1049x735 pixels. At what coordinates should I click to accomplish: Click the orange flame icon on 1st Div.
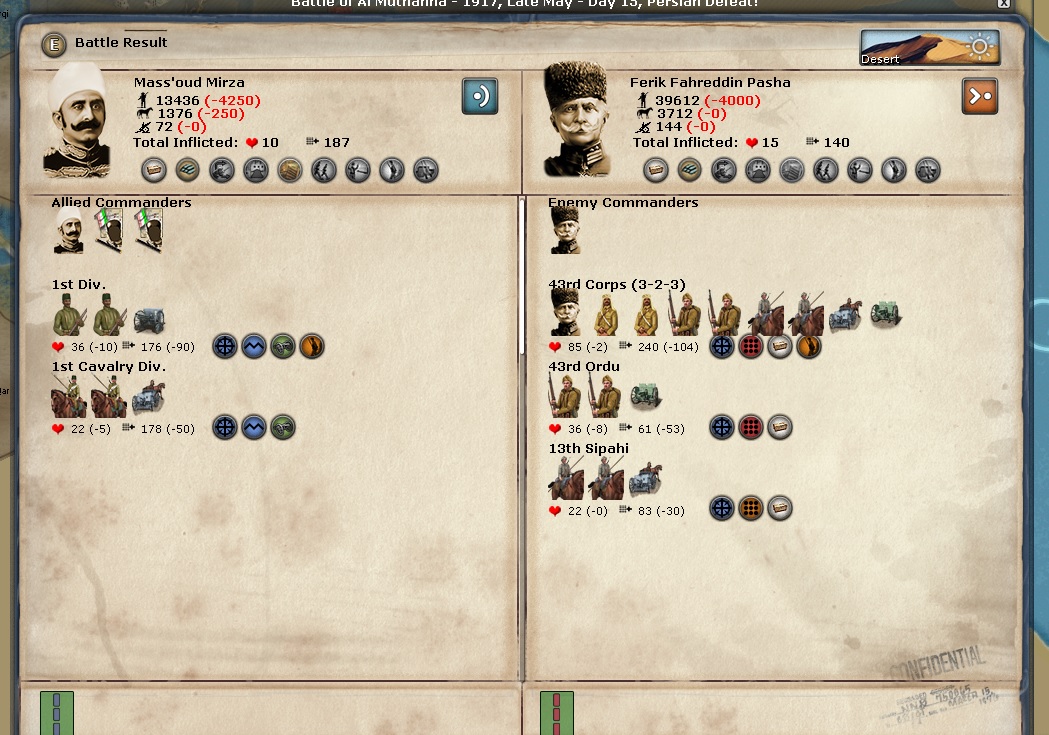coord(312,347)
